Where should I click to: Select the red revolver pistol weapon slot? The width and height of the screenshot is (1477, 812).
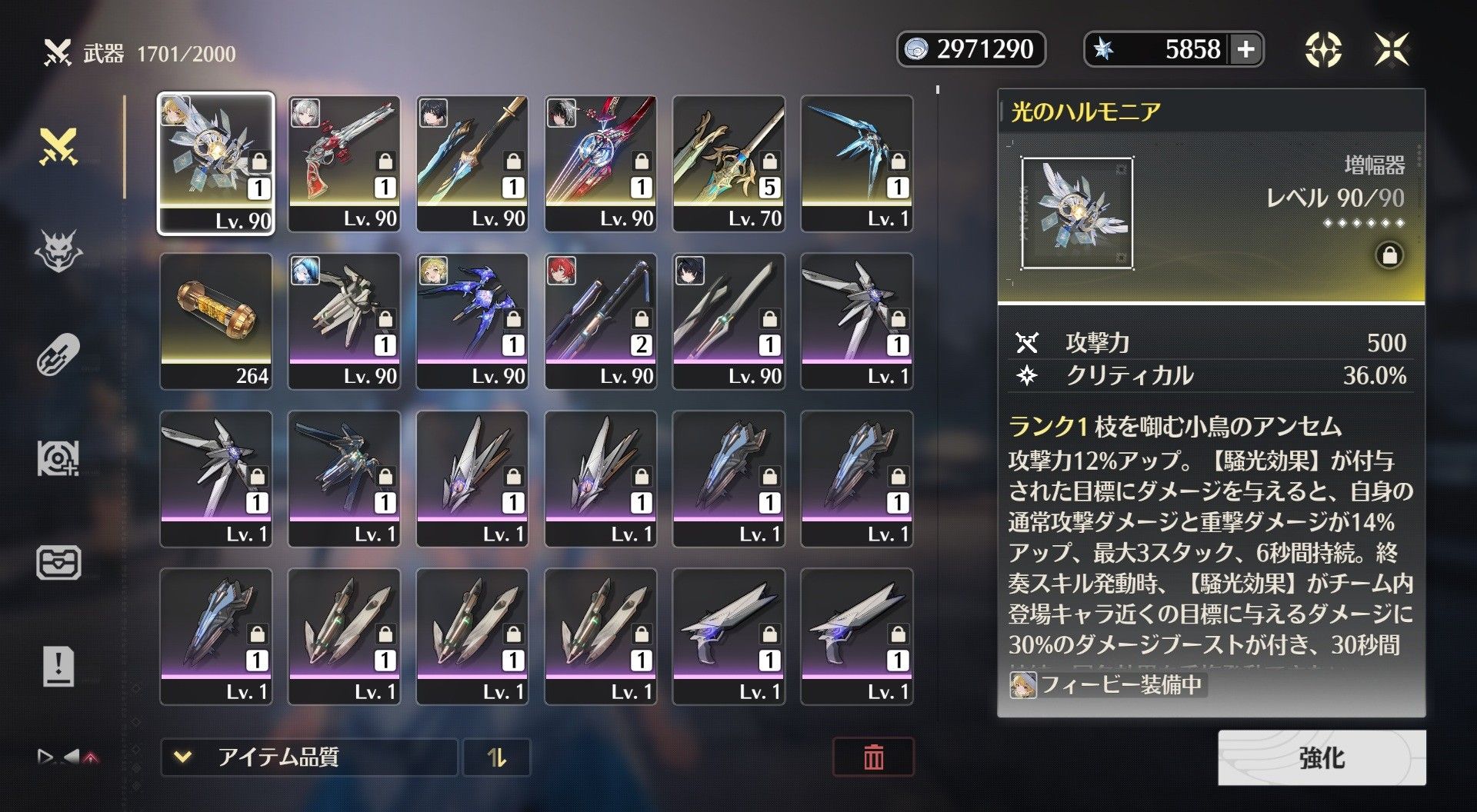click(x=344, y=163)
